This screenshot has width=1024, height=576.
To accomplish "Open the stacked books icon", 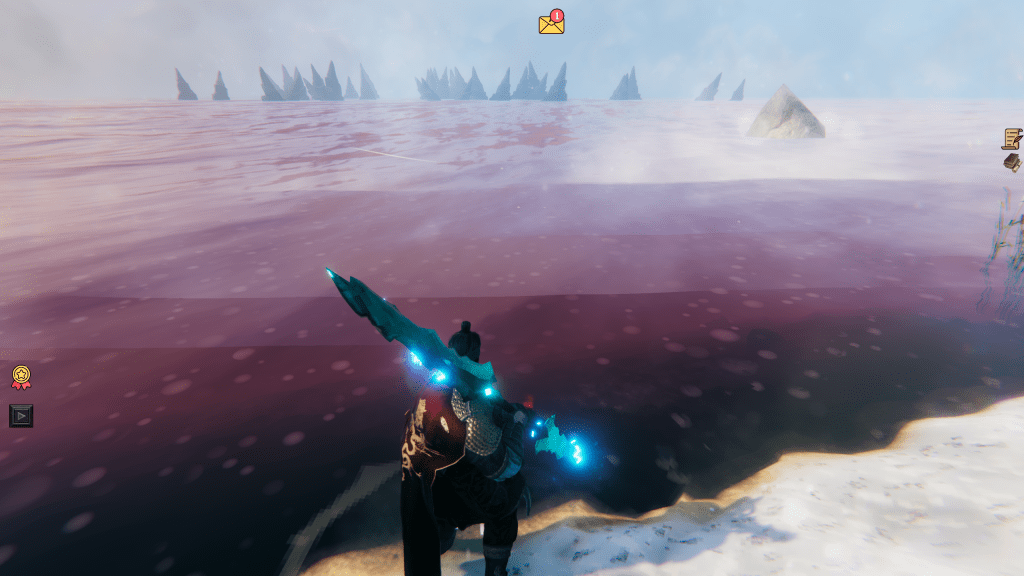I will coord(1012,162).
